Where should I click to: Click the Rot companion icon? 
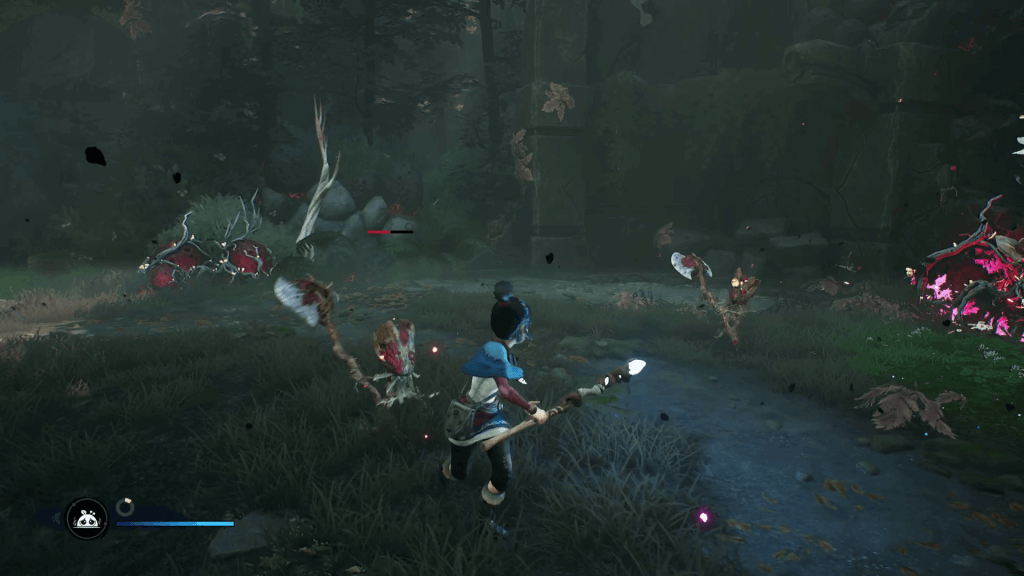tap(87, 518)
